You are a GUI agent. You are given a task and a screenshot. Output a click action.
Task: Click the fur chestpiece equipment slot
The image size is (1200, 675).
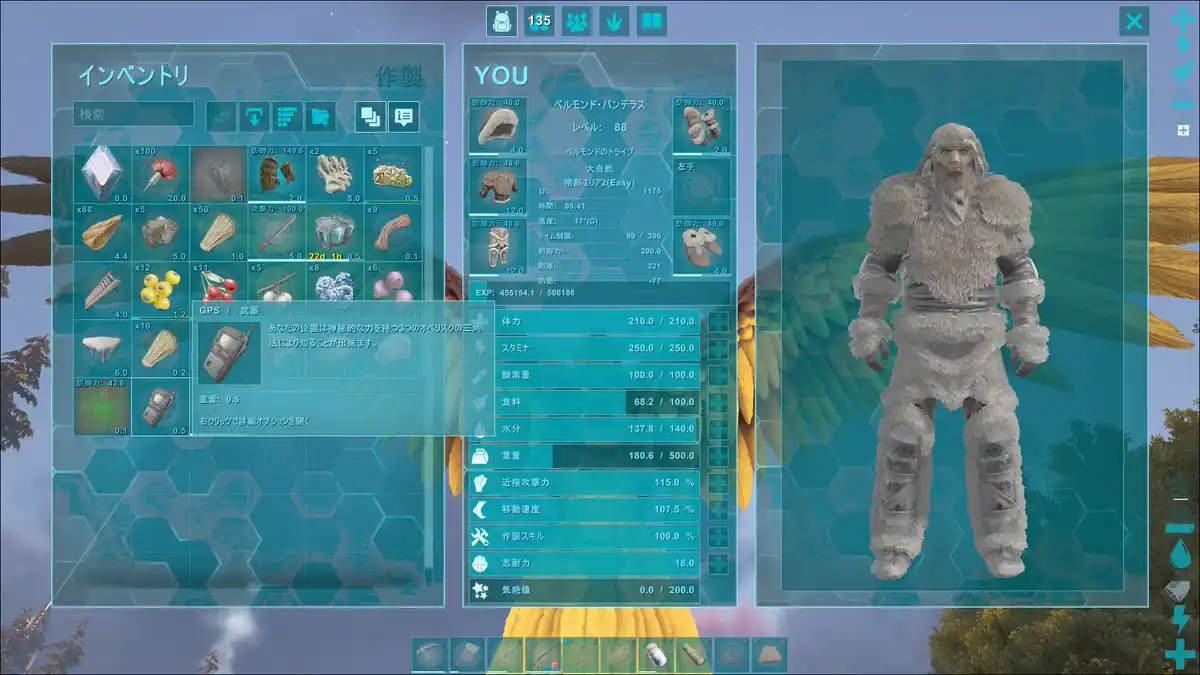pyautogui.click(x=497, y=185)
